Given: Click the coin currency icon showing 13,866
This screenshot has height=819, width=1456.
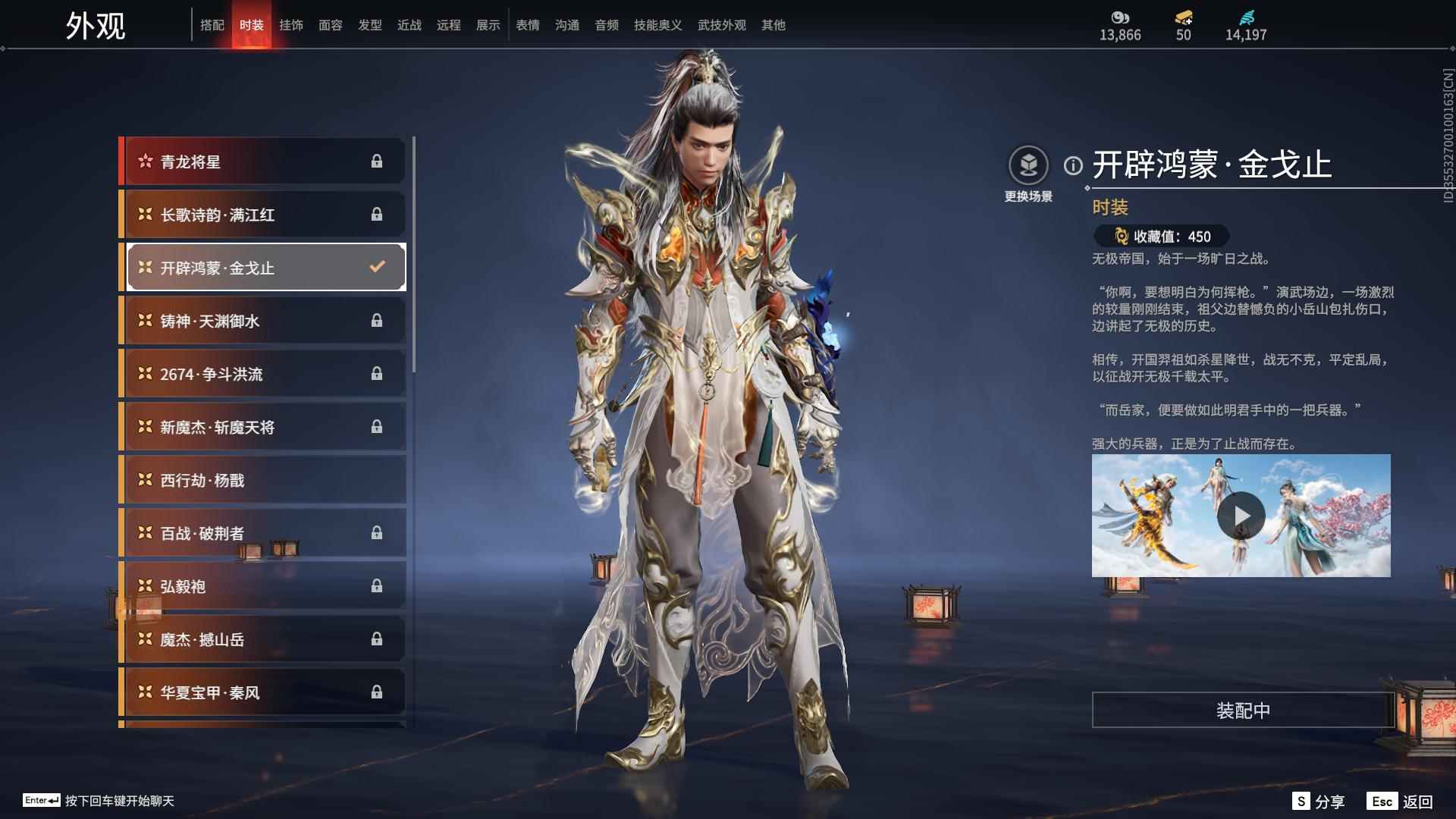Looking at the screenshot, I should [1122, 17].
